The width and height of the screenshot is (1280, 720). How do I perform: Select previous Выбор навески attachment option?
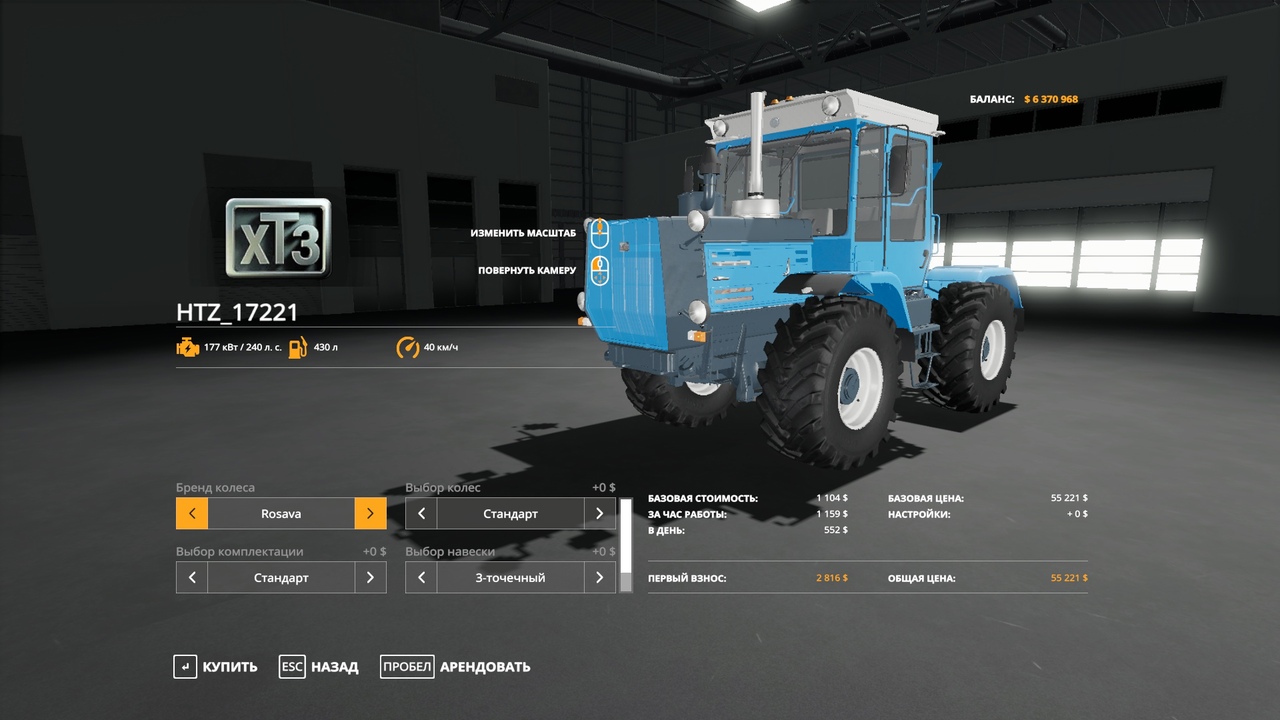[x=421, y=578]
